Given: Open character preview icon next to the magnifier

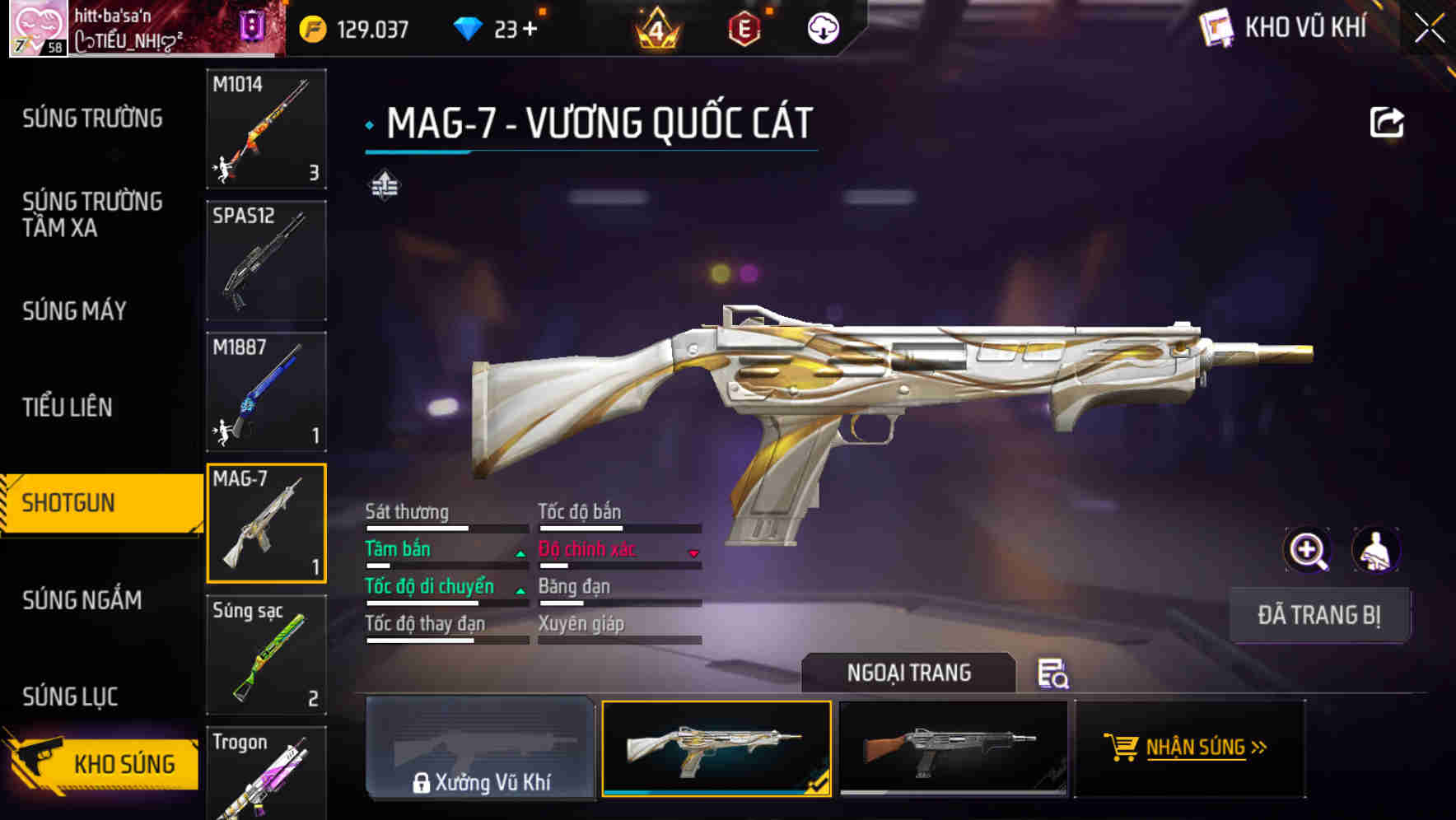Looking at the screenshot, I should point(1378,549).
